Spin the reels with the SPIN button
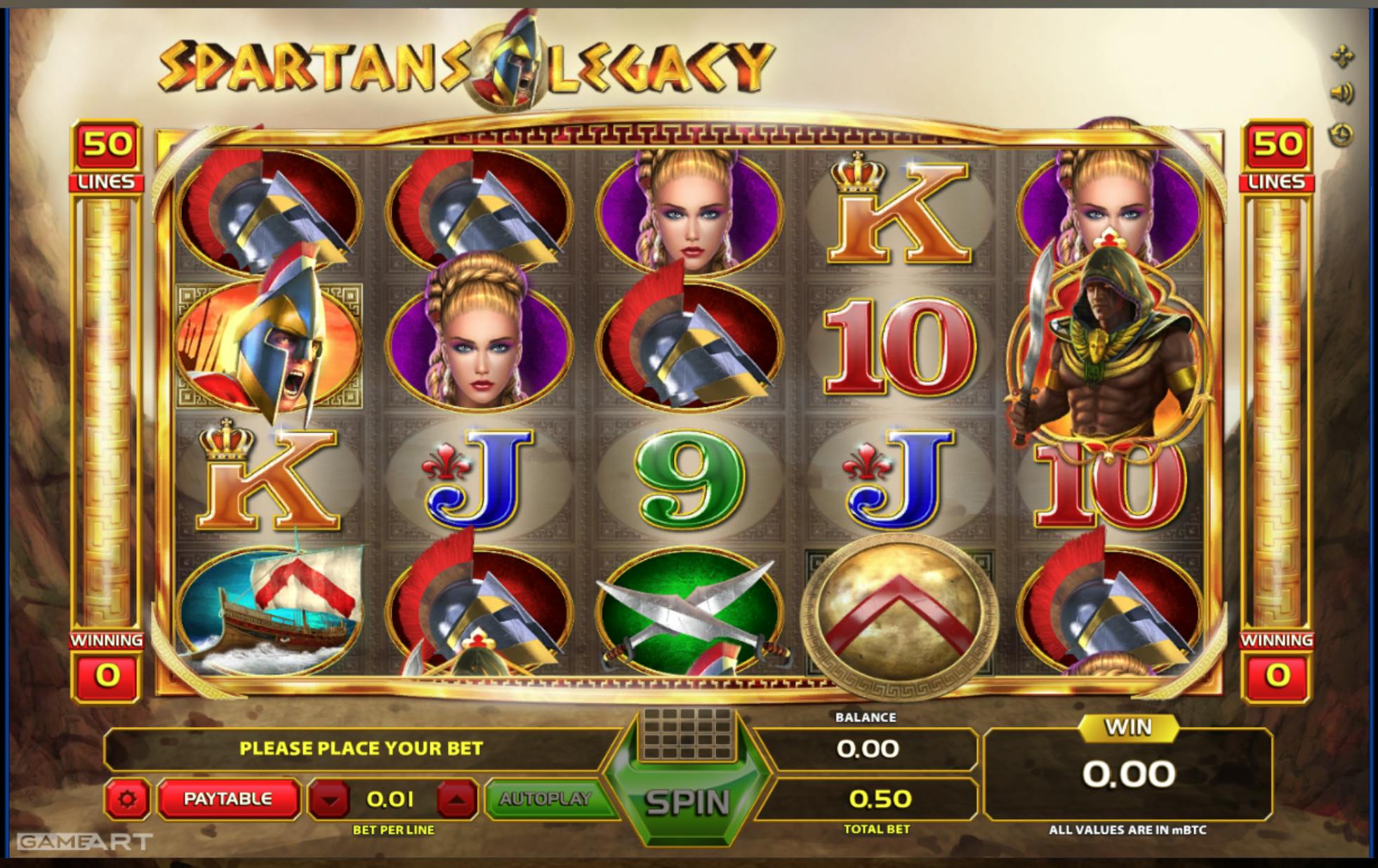The height and width of the screenshot is (868, 1378). pos(687,802)
